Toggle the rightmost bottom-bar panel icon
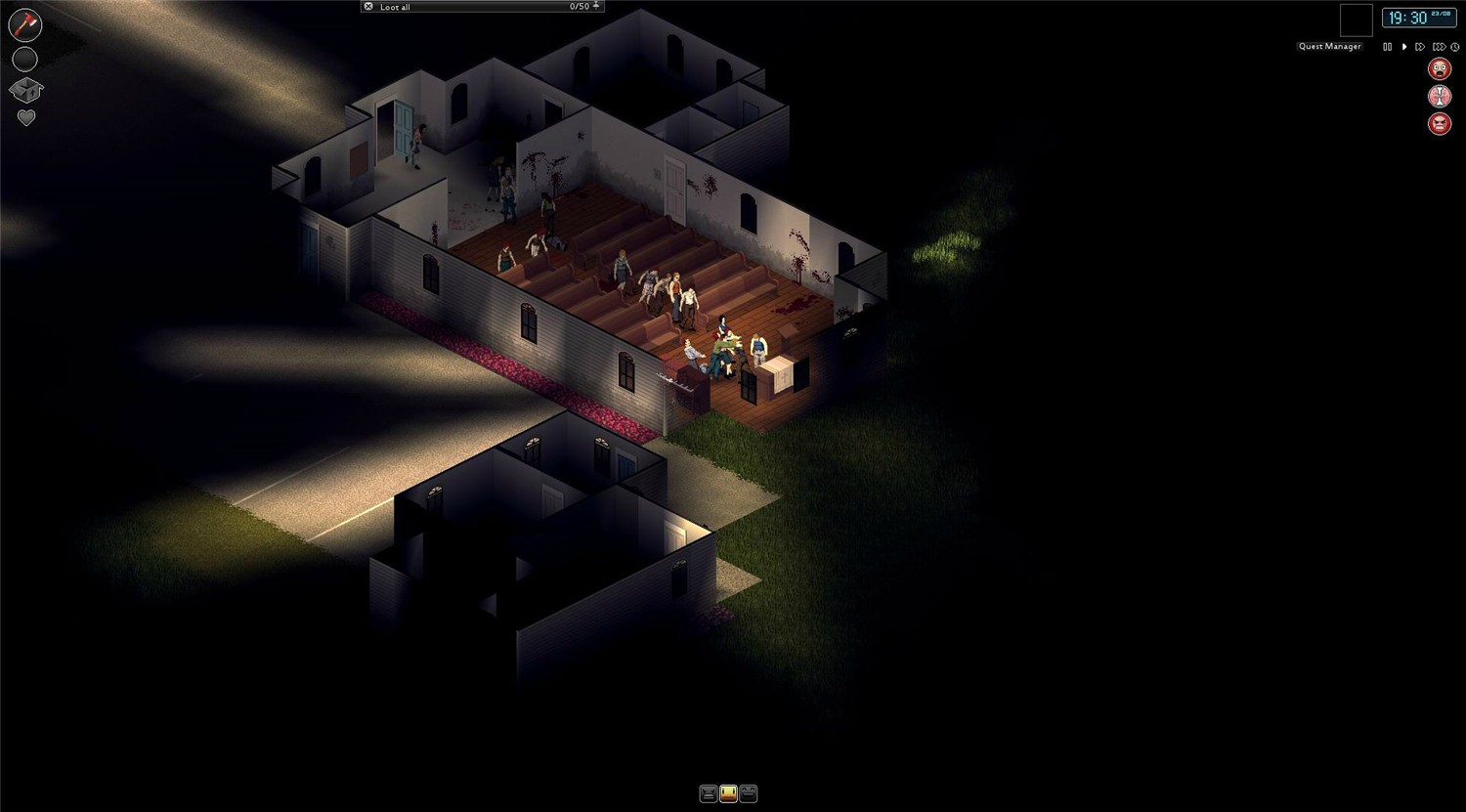This screenshot has height=812, width=1466. (748, 792)
